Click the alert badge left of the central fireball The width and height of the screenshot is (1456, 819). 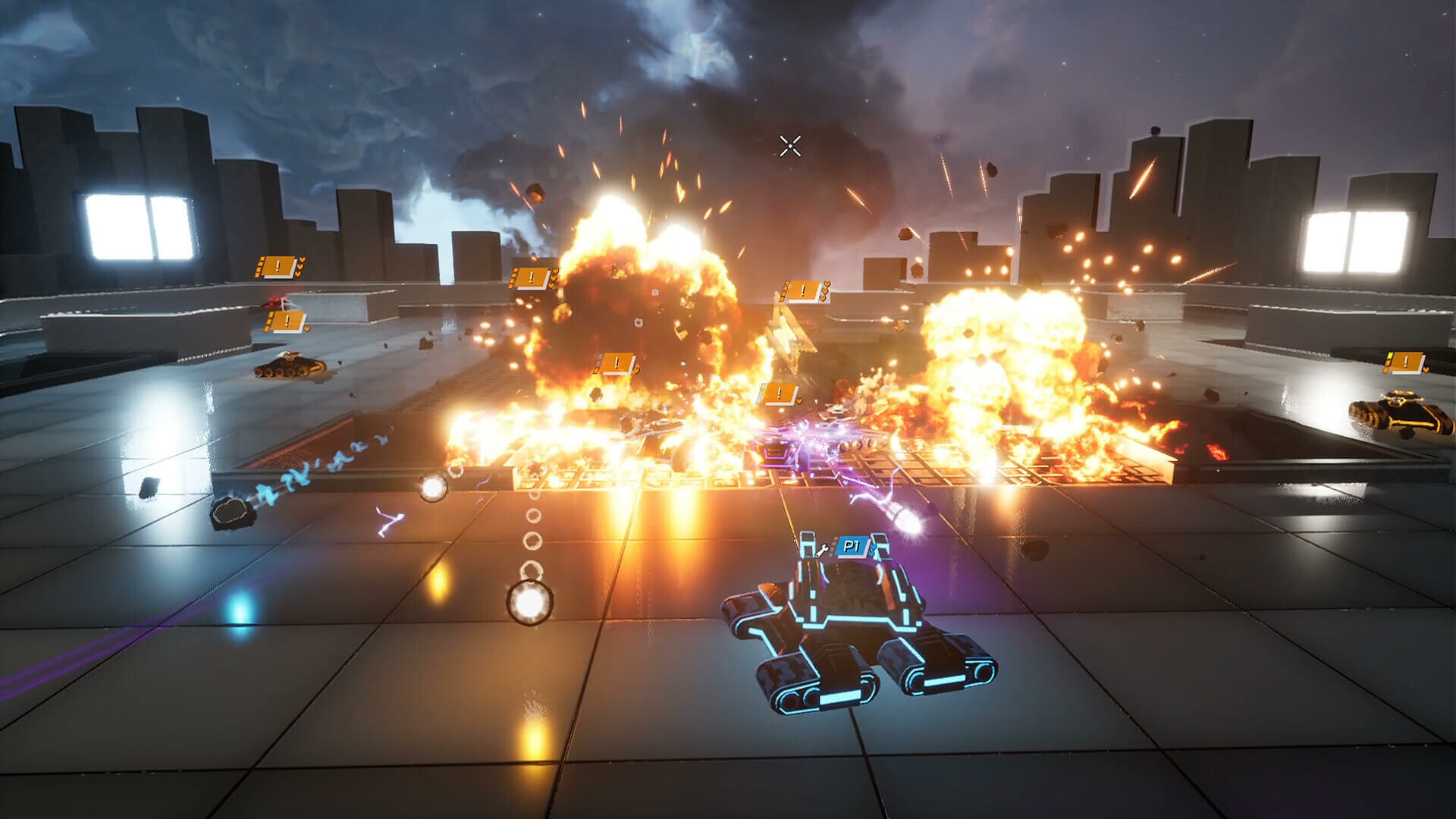531,278
